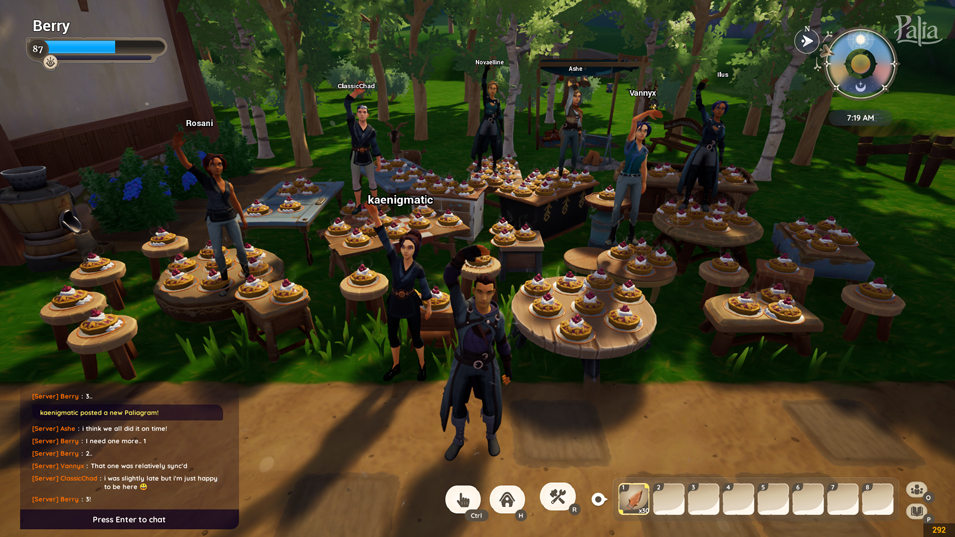Viewport: 955px width, 537px height.
Task: Open the social group icon
Action: click(916, 489)
